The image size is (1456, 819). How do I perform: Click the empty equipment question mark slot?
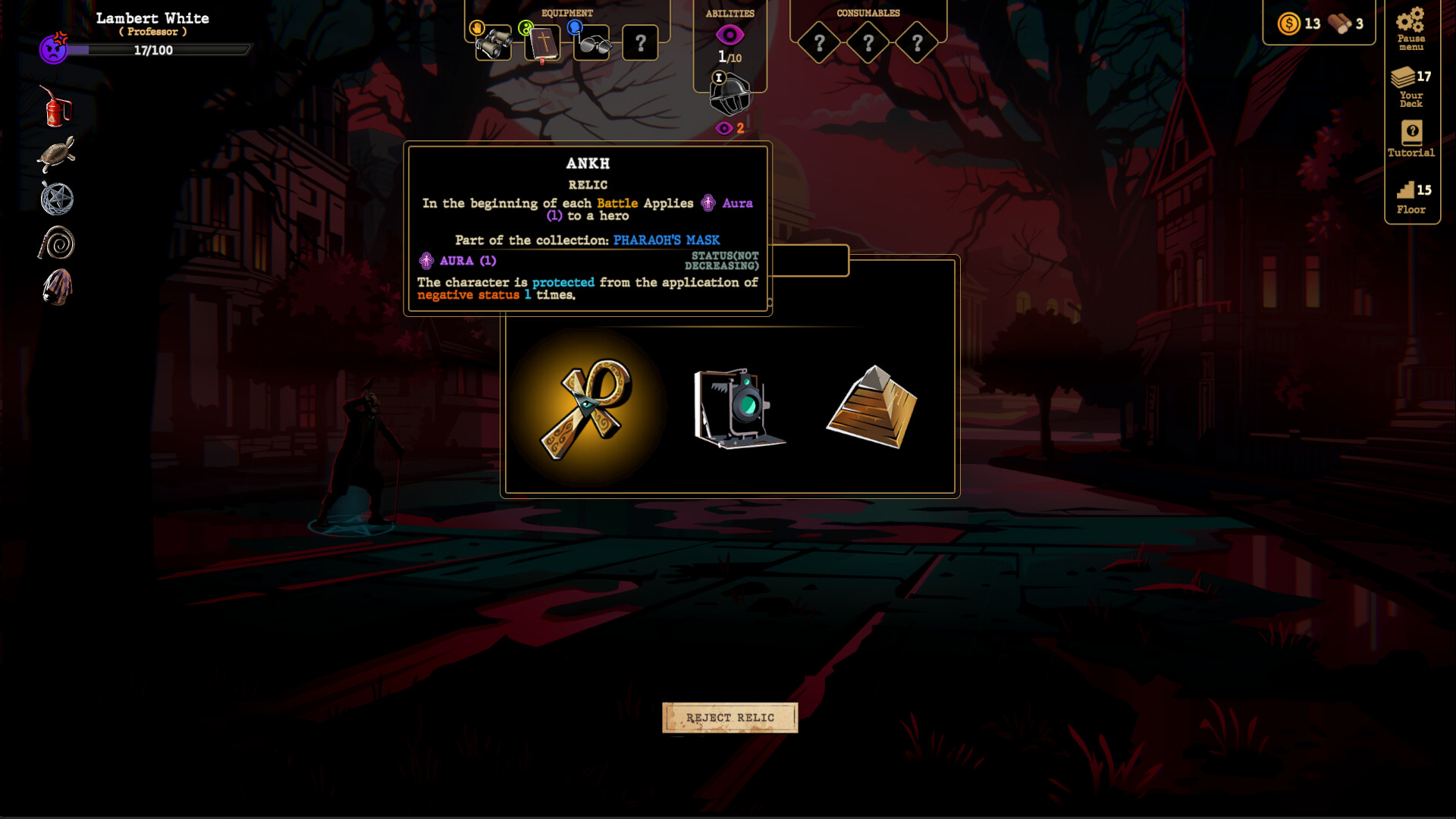pos(641,43)
